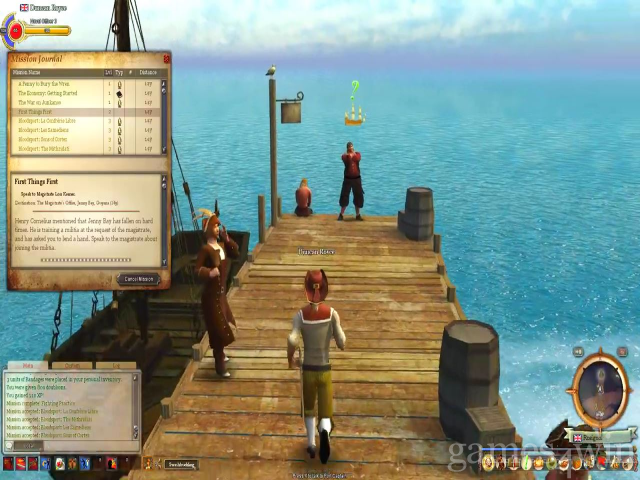Activate the first red skill icon in hotbar
This screenshot has height=480, width=640.
9,463
